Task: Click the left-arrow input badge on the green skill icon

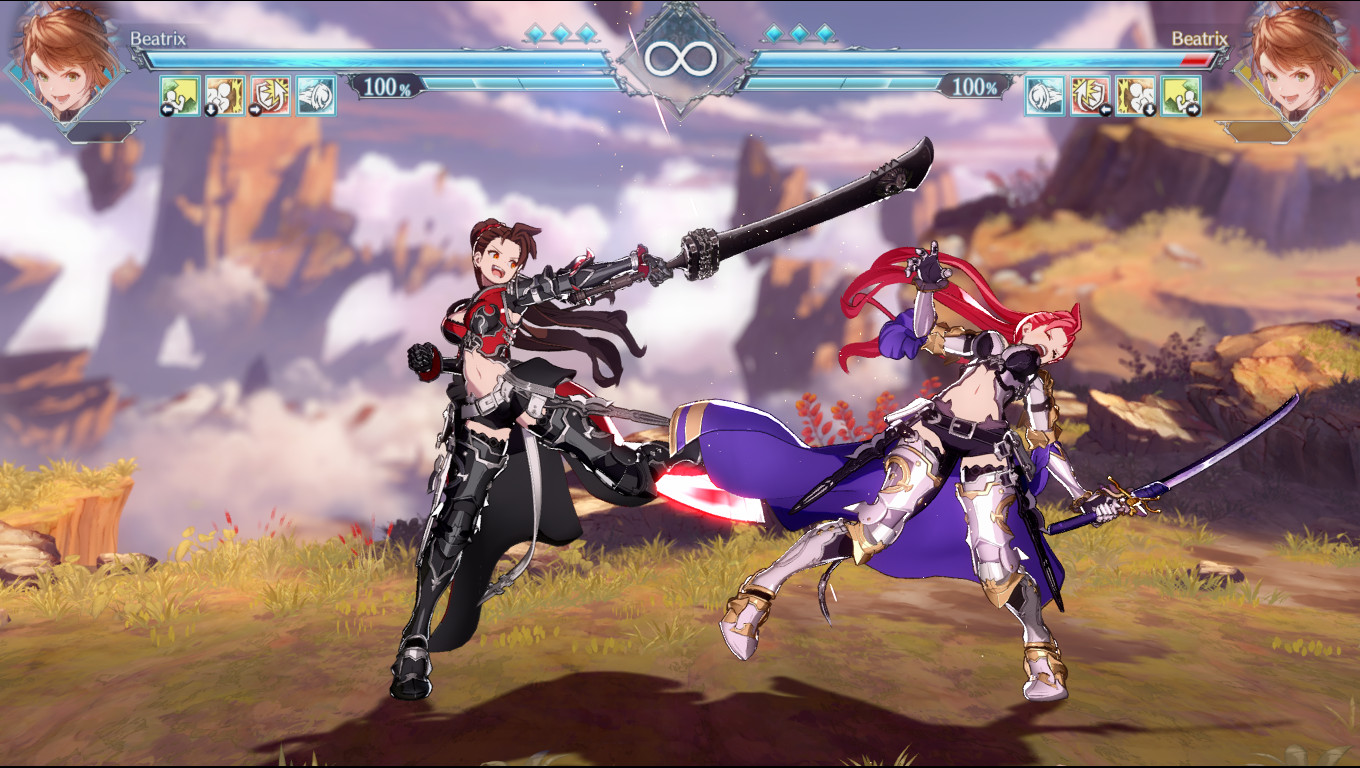Action: click(x=166, y=108)
